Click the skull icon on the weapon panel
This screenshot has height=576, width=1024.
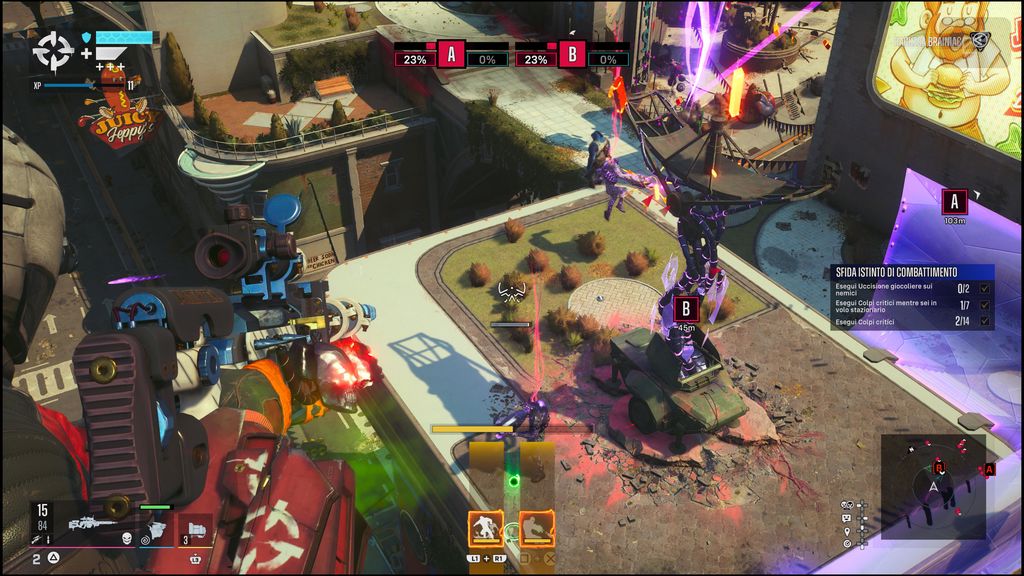[x=128, y=538]
